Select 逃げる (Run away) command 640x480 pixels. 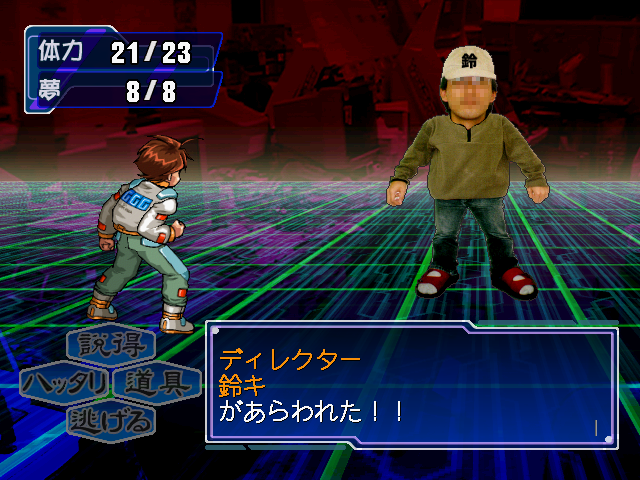[x=111, y=420]
